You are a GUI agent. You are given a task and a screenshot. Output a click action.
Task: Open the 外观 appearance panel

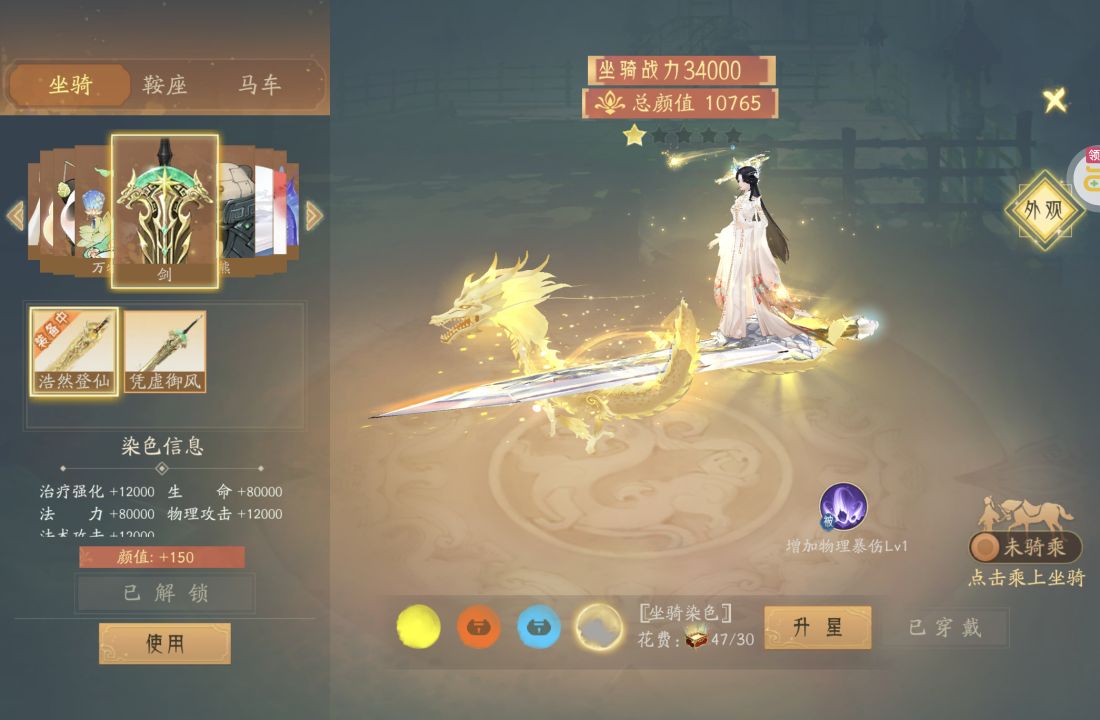click(x=1045, y=211)
